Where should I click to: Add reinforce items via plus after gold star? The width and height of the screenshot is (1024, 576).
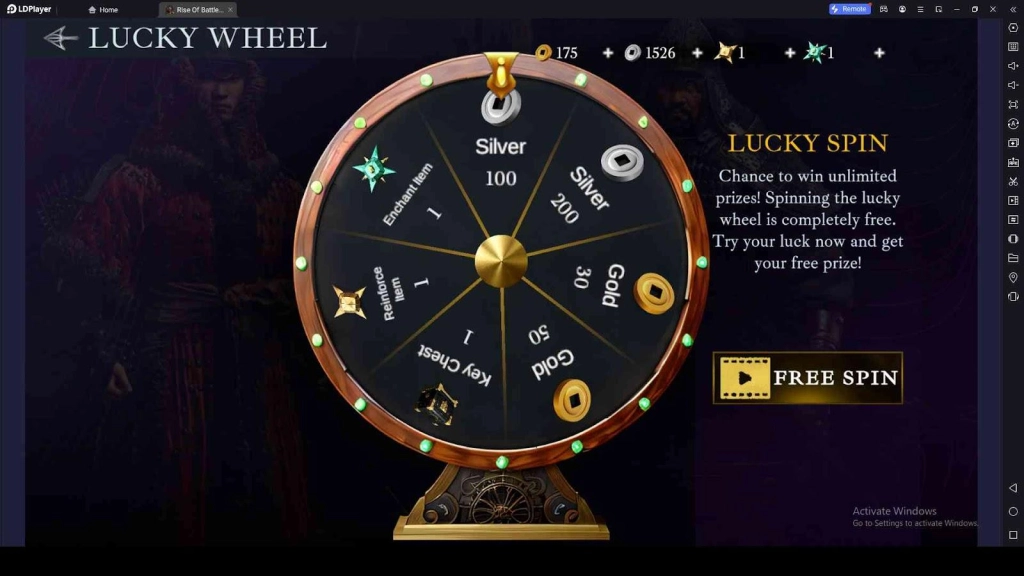tap(789, 53)
